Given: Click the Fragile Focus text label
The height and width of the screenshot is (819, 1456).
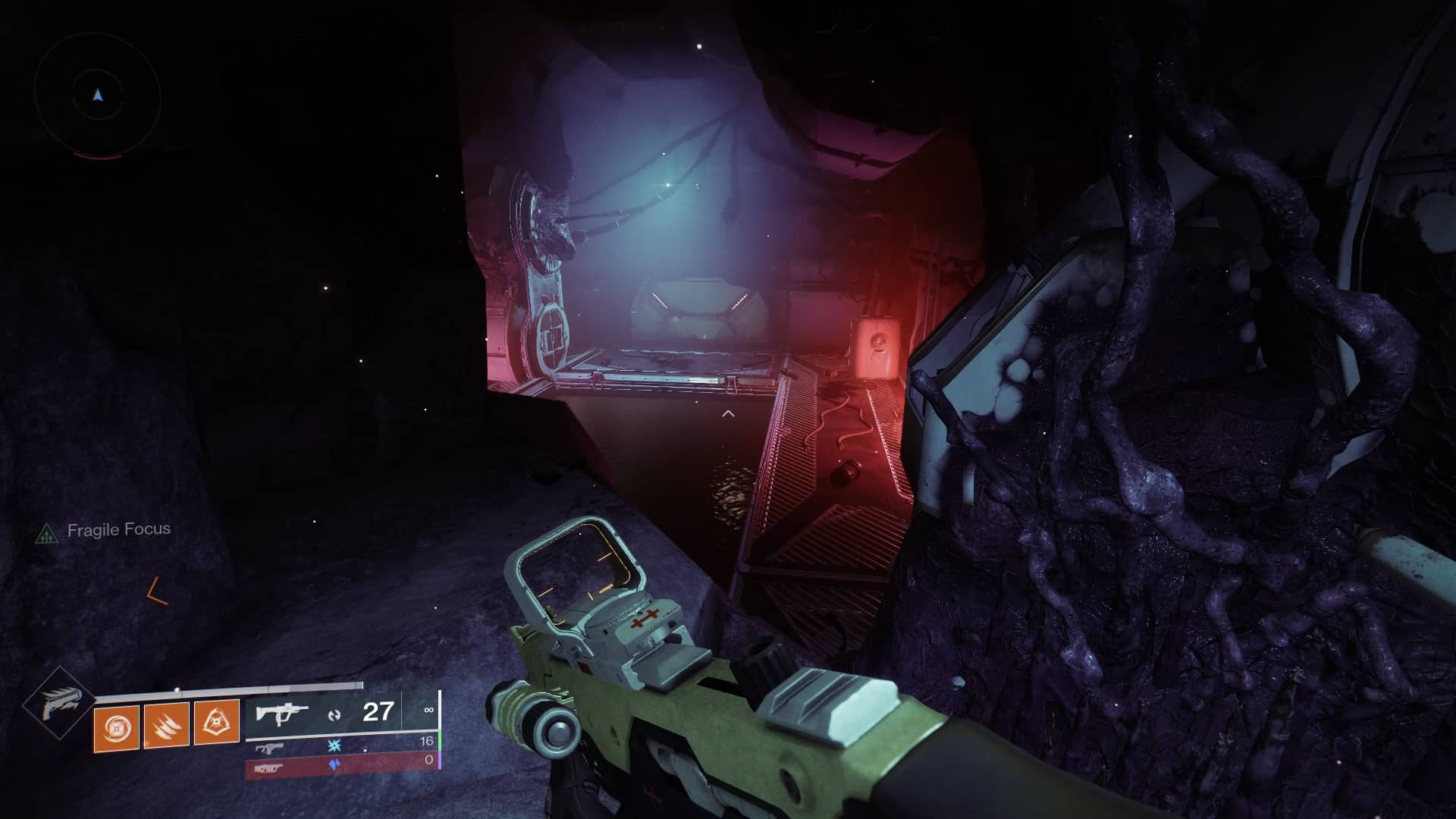Looking at the screenshot, I should (119, 531).
